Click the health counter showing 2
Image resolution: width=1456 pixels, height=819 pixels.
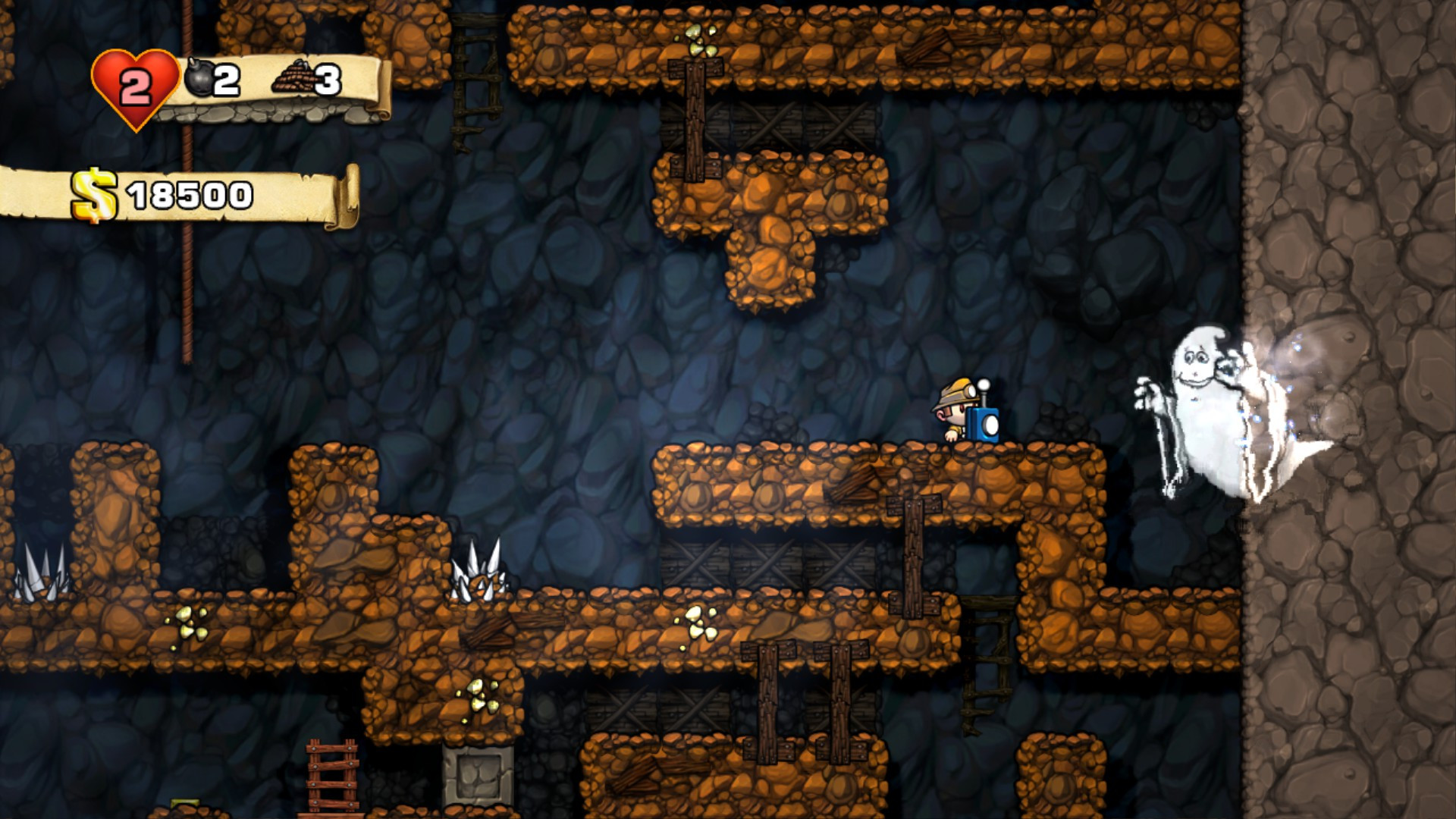click(137, 87)
